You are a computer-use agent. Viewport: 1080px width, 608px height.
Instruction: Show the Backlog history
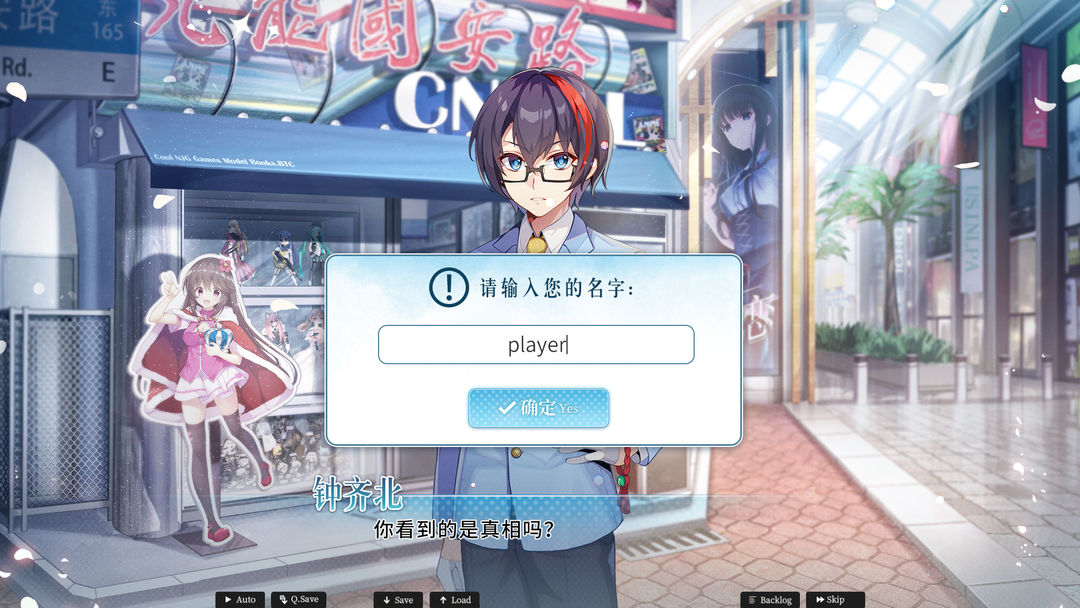tap(769, 600)
